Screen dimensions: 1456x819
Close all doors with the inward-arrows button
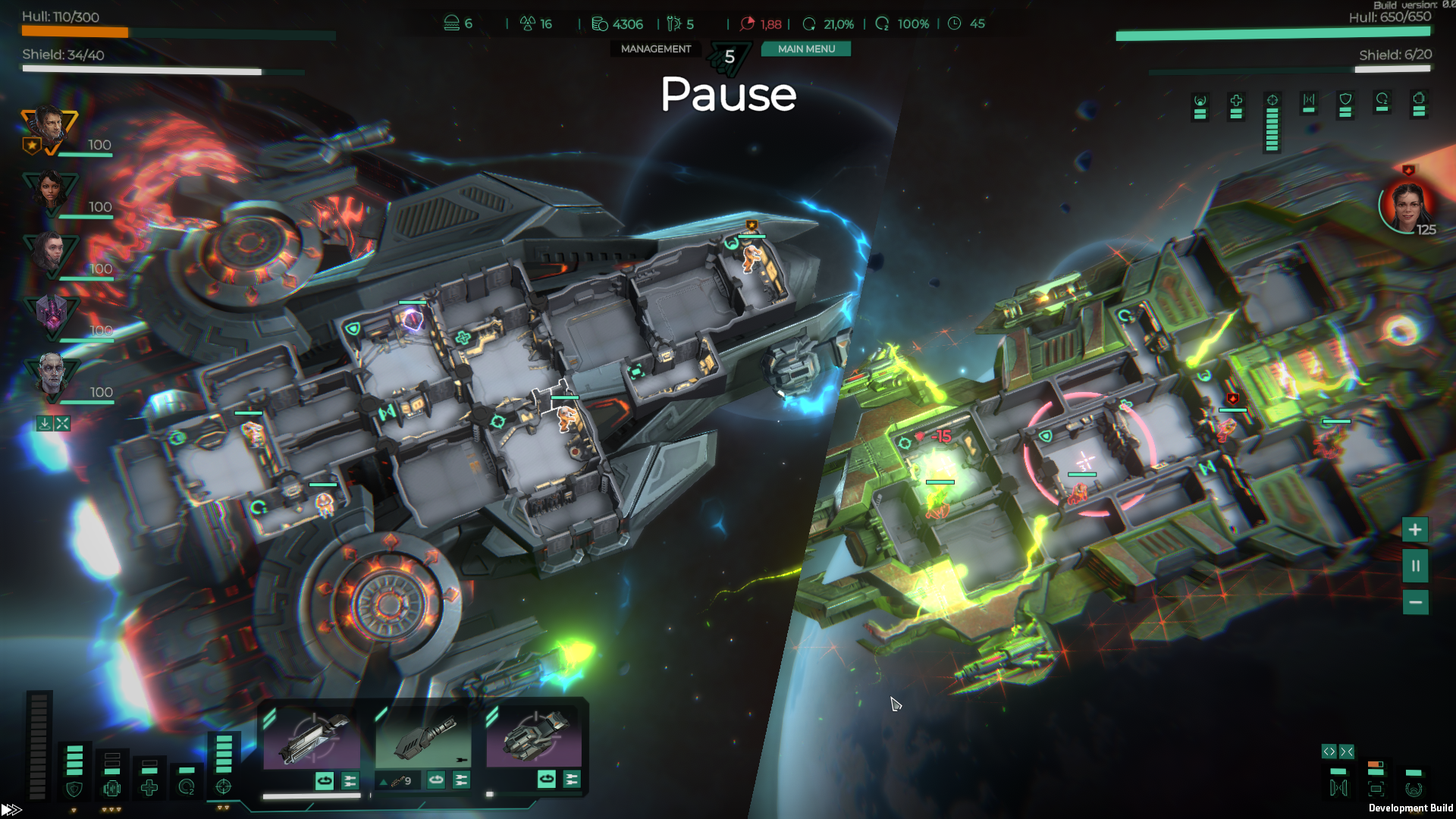tap(1347, 752)
